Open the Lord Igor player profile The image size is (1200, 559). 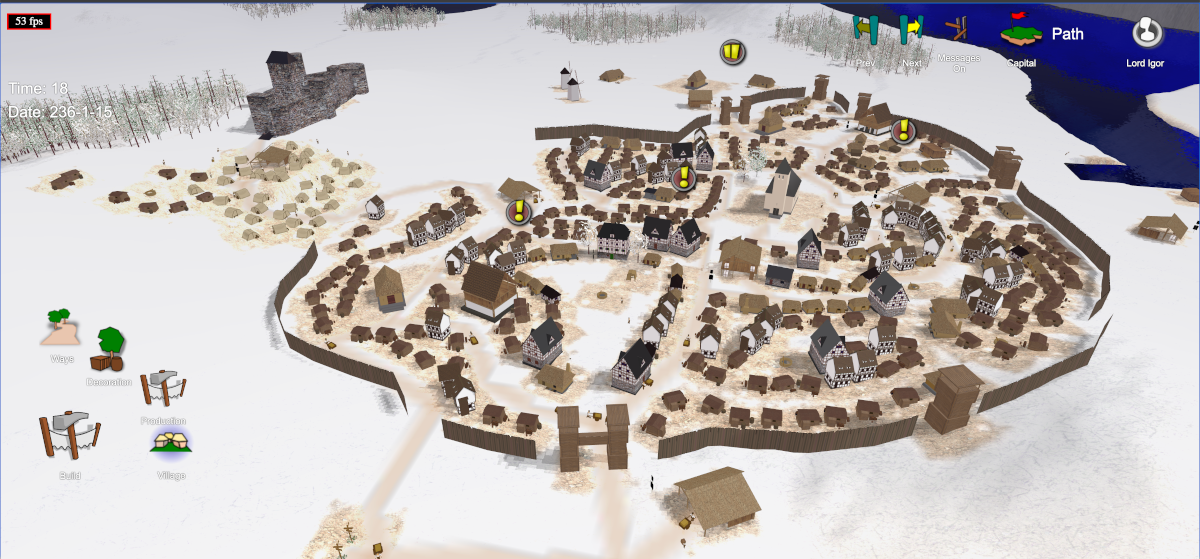pyautogui.click(x=1146, y=33)
